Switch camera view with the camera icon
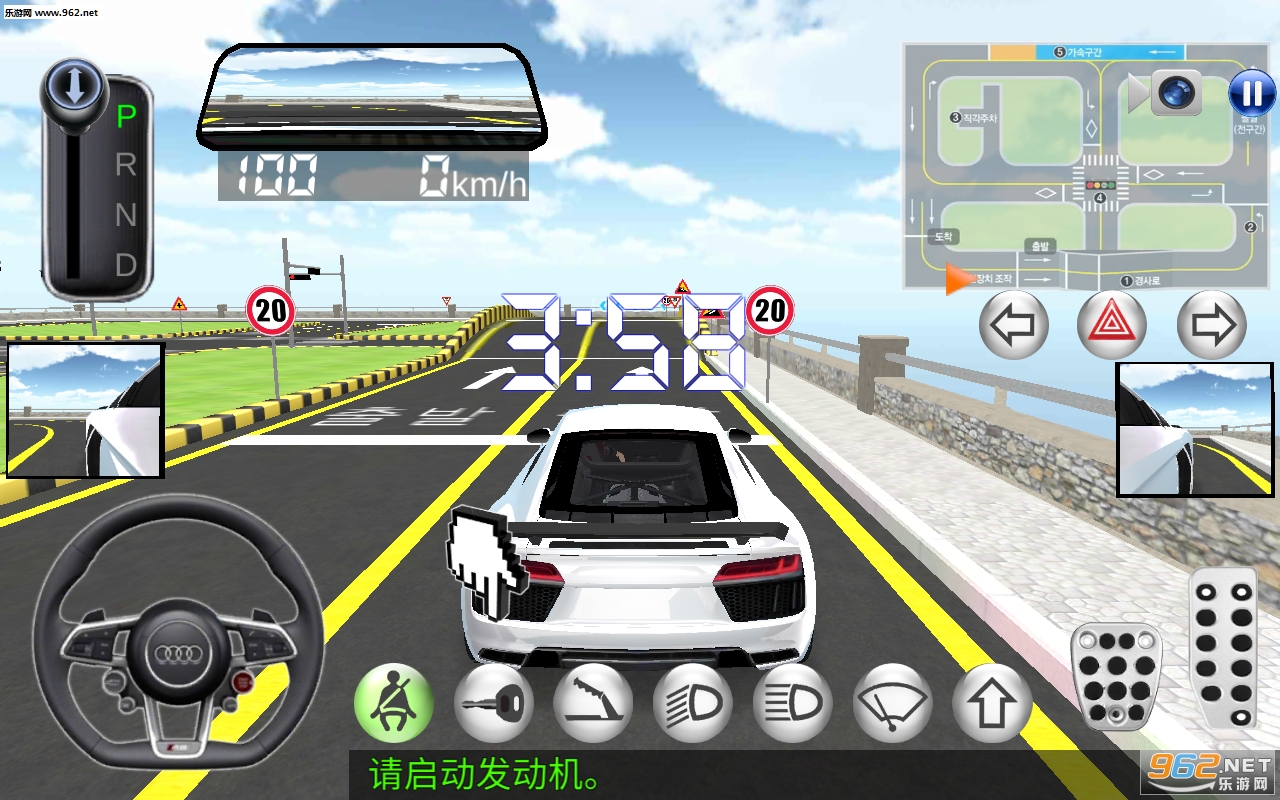Screen dimensions: 1280x800 point(1175,93)
